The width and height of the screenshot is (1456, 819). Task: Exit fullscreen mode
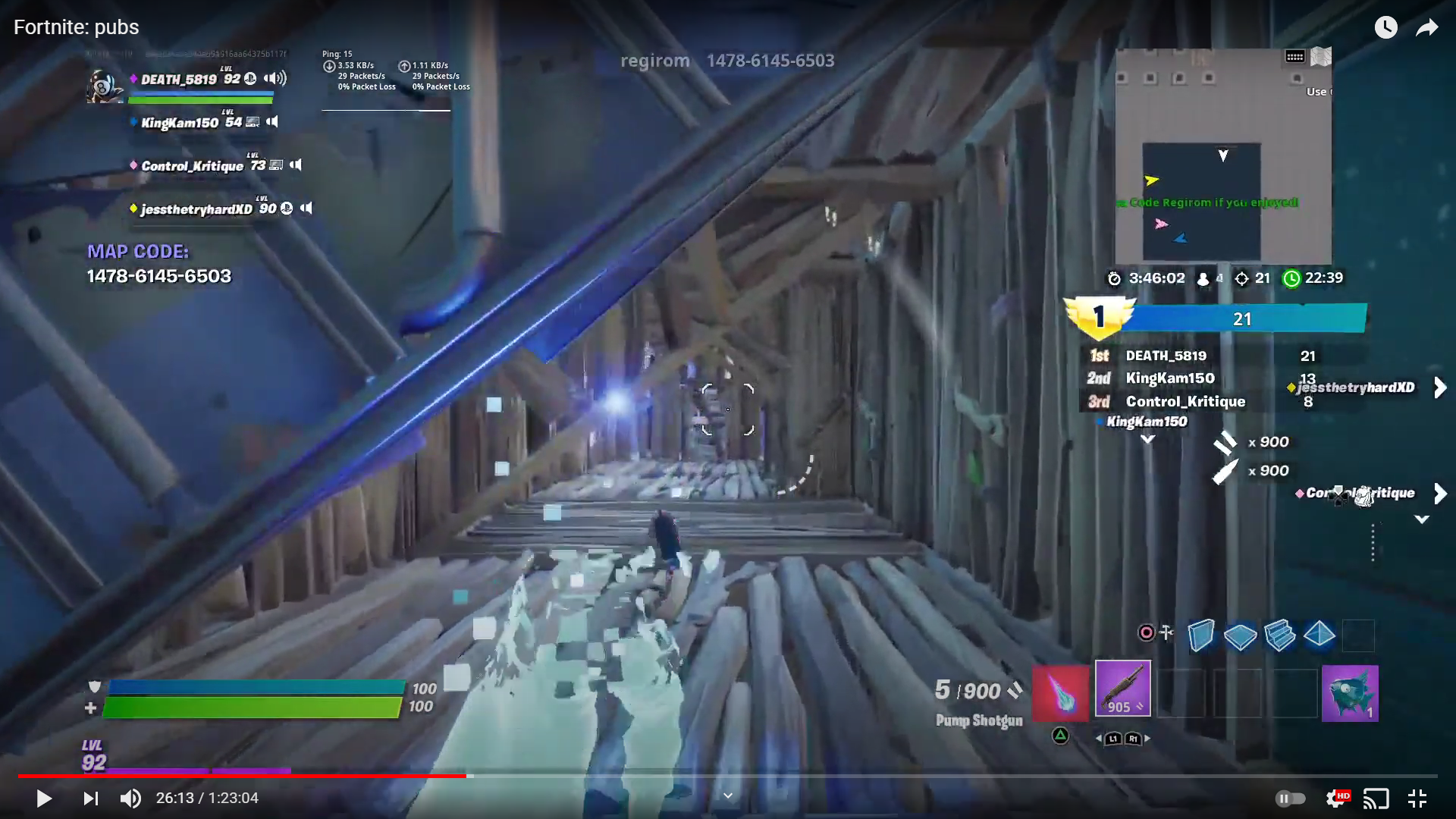click(1417, 798)
